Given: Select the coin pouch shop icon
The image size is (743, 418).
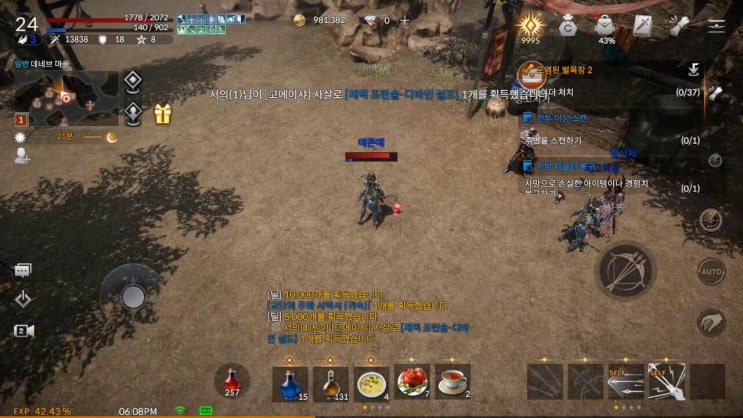Looking at the screenshot, I should (x=568, y=25).
